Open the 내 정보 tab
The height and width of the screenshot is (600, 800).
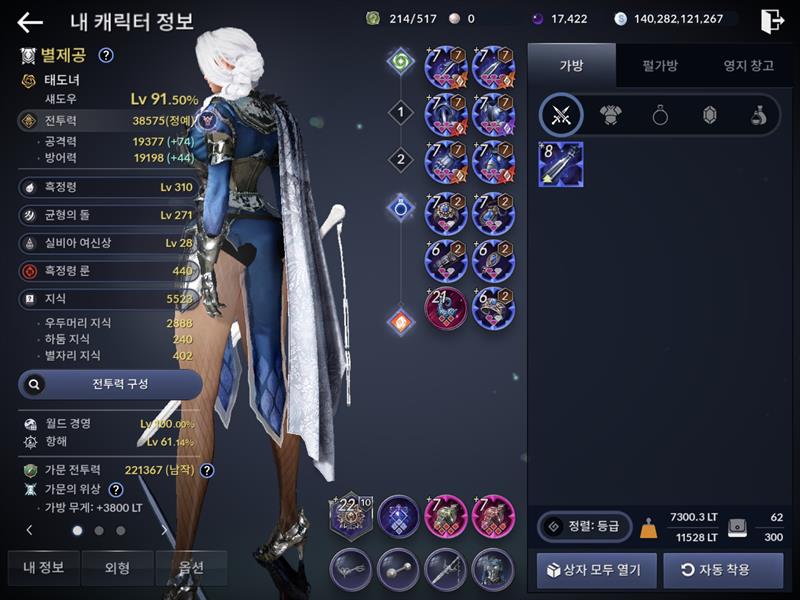[43, 567]
